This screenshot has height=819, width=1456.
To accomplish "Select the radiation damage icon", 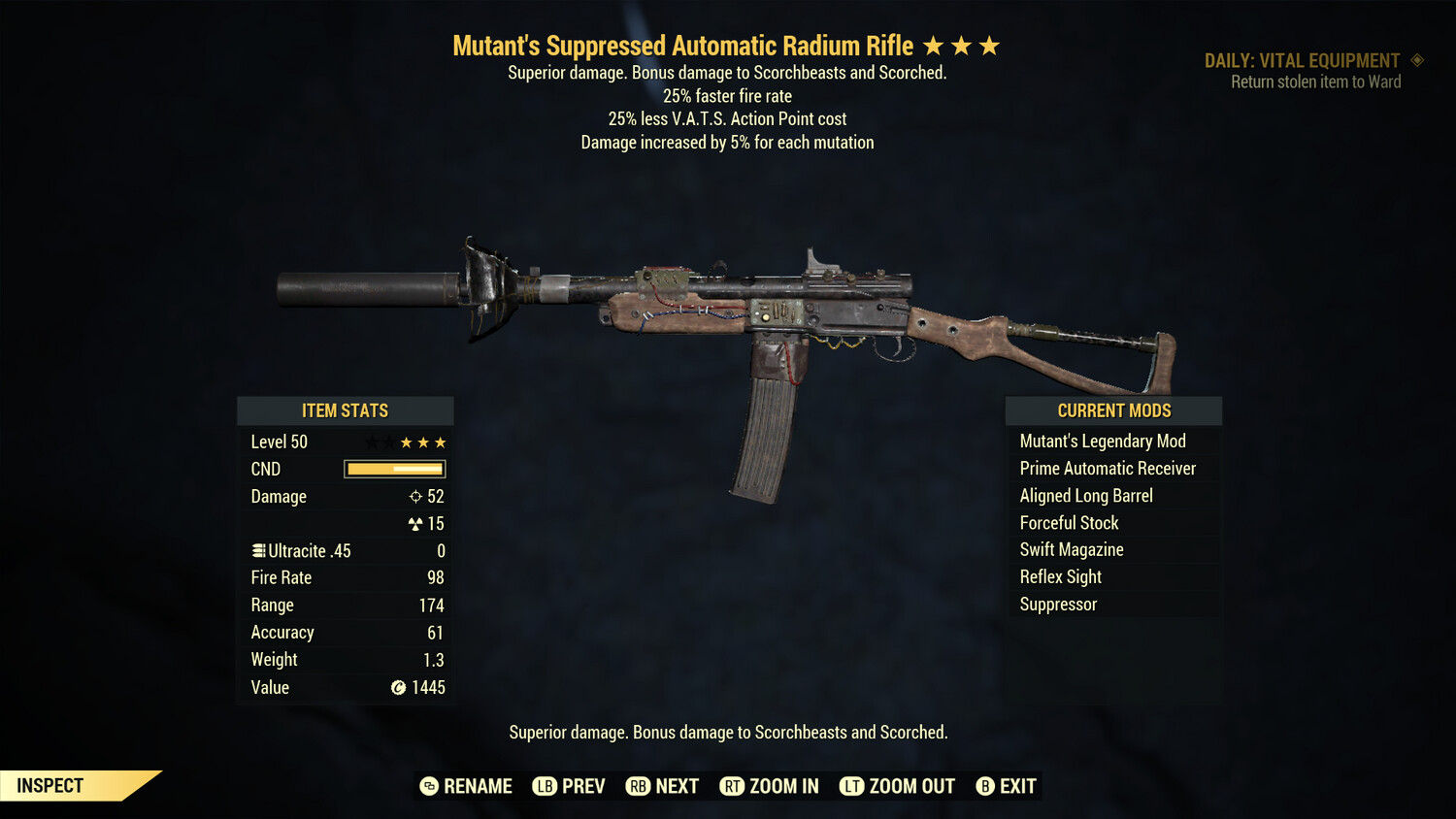I will click(x=417, y=523).
